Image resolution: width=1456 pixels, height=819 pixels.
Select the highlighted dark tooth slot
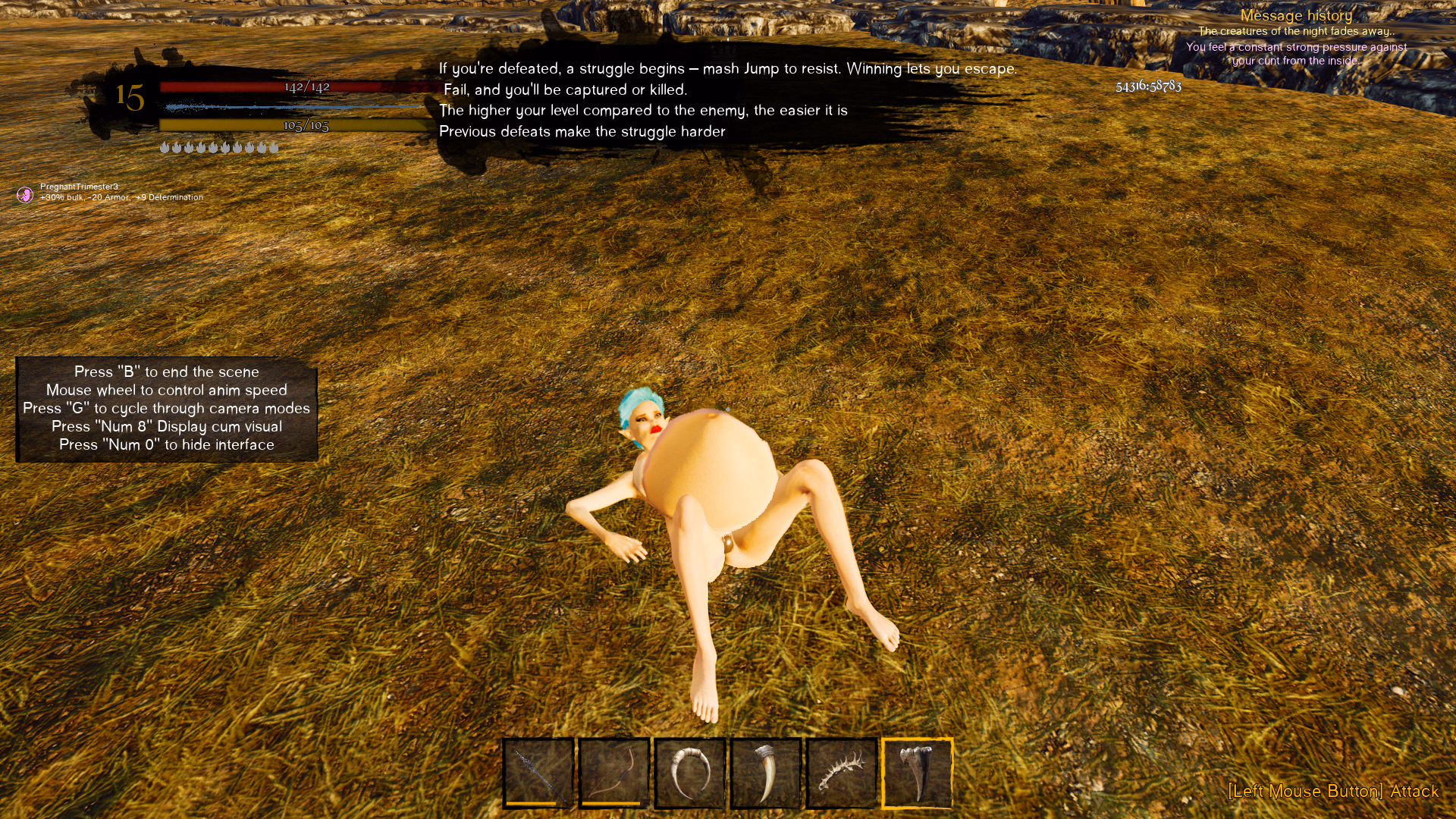[x=918, y=773]
